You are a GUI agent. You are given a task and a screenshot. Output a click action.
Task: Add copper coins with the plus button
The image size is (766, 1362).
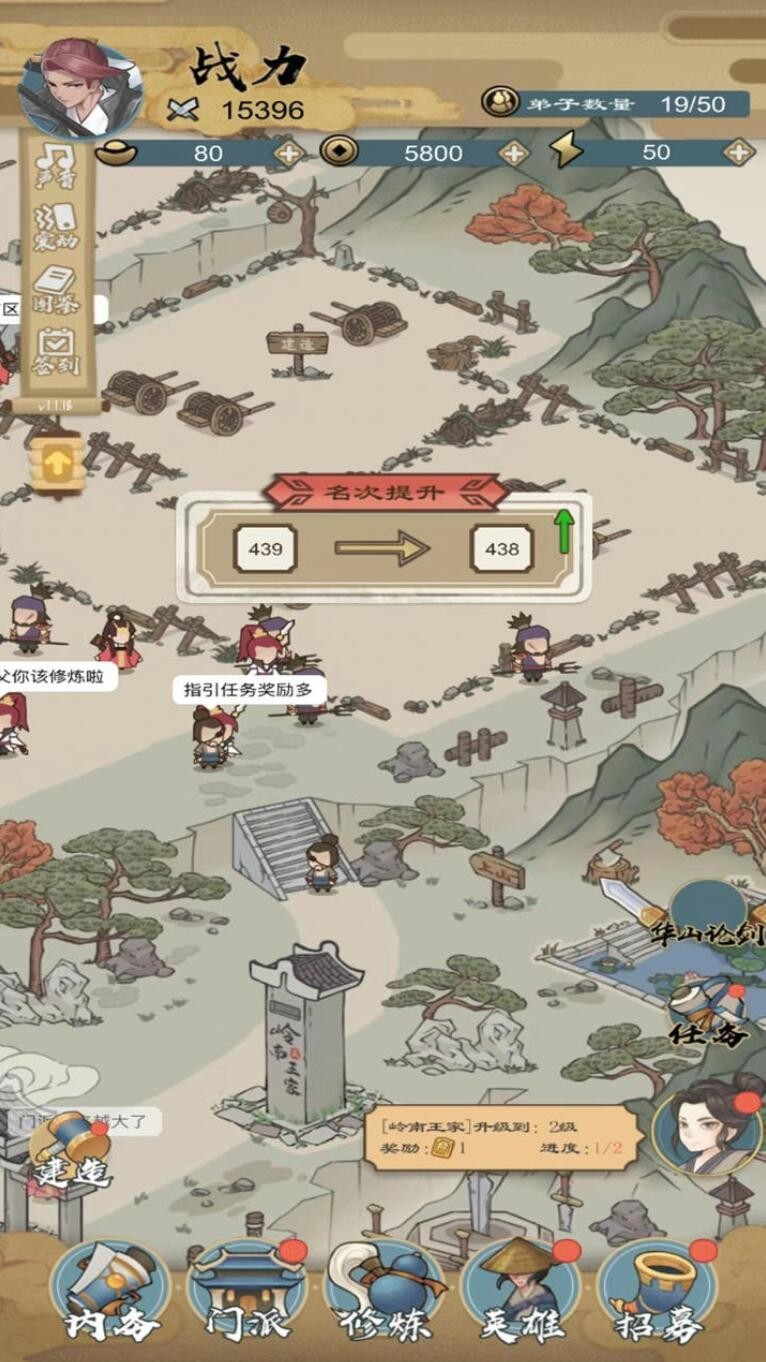[514, 153]
